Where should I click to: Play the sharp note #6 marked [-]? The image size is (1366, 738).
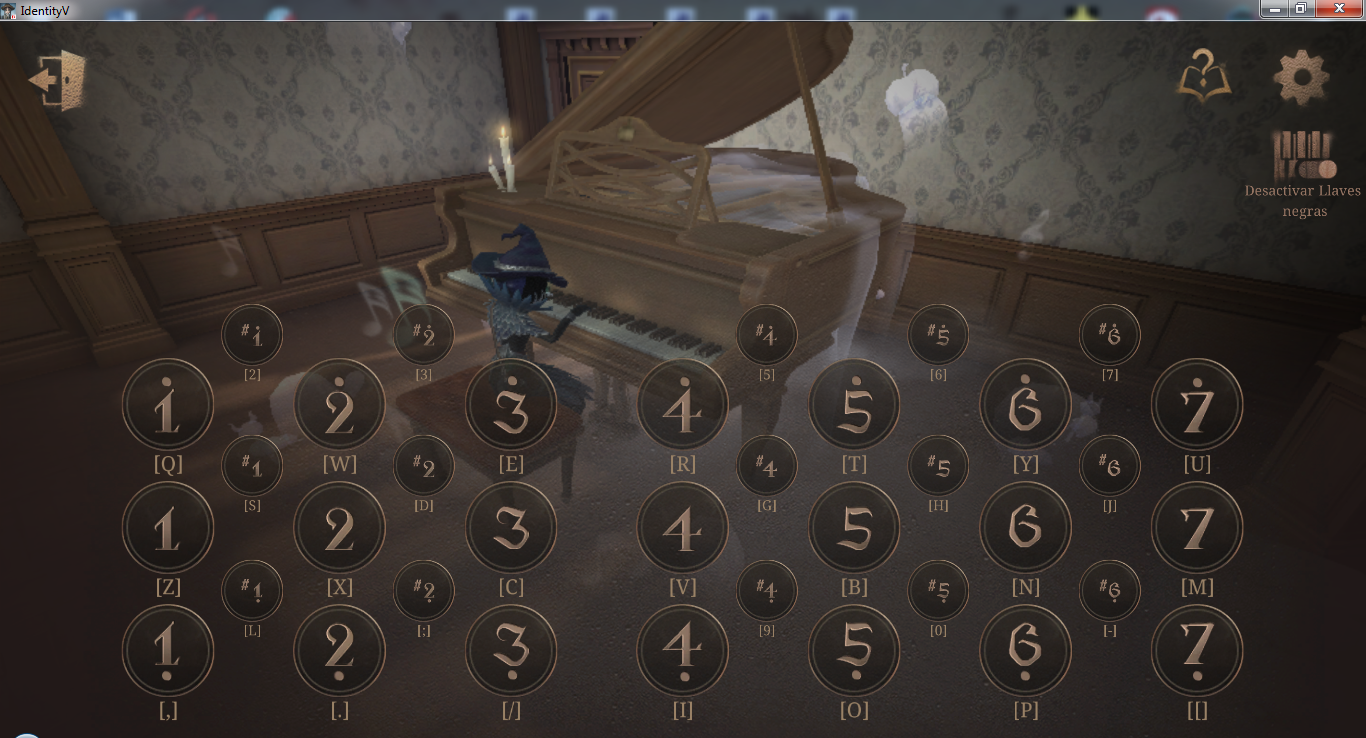(x=1110, y=590)
